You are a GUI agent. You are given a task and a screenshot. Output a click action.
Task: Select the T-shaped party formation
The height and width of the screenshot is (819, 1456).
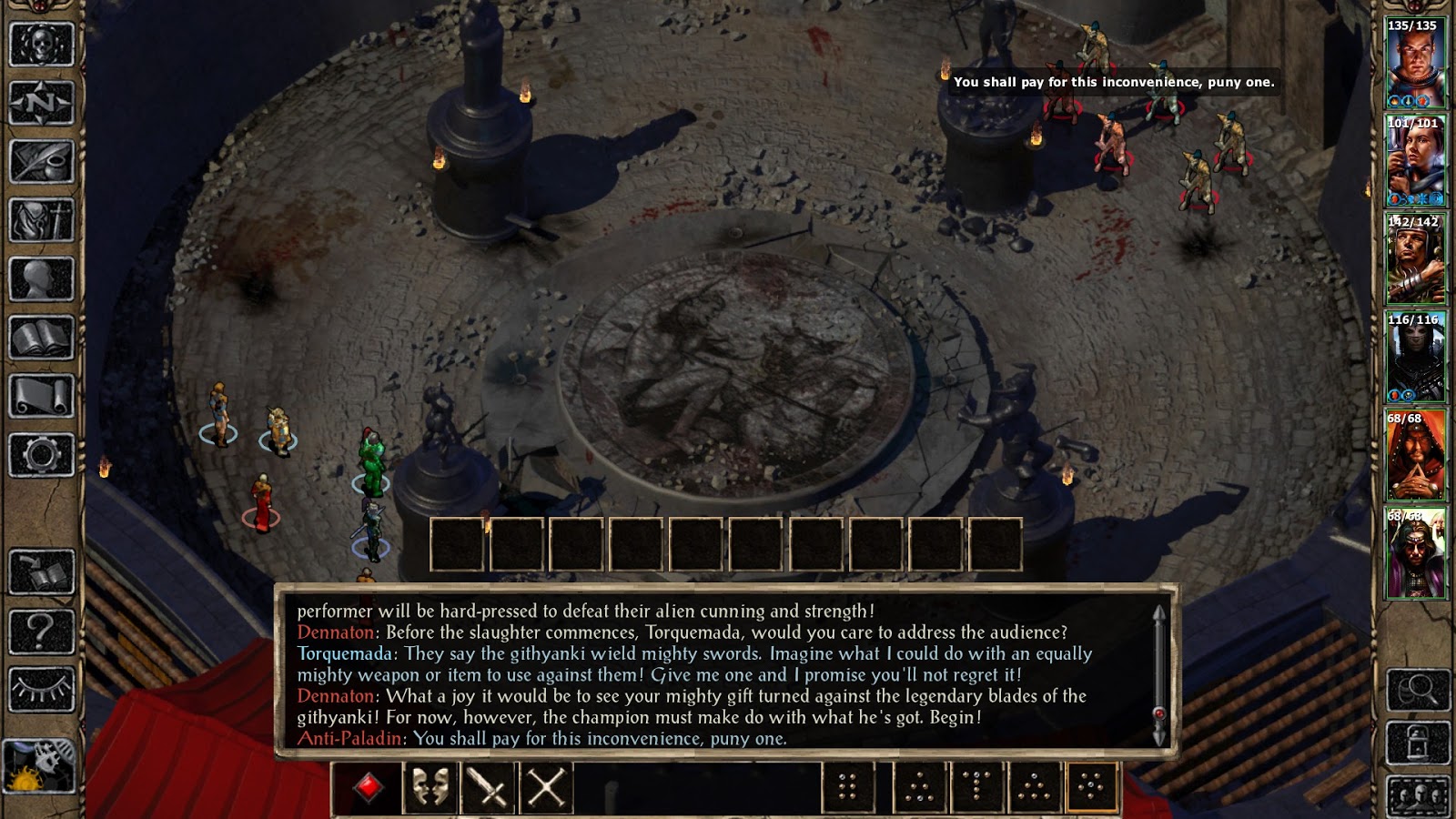click(976, 788)
